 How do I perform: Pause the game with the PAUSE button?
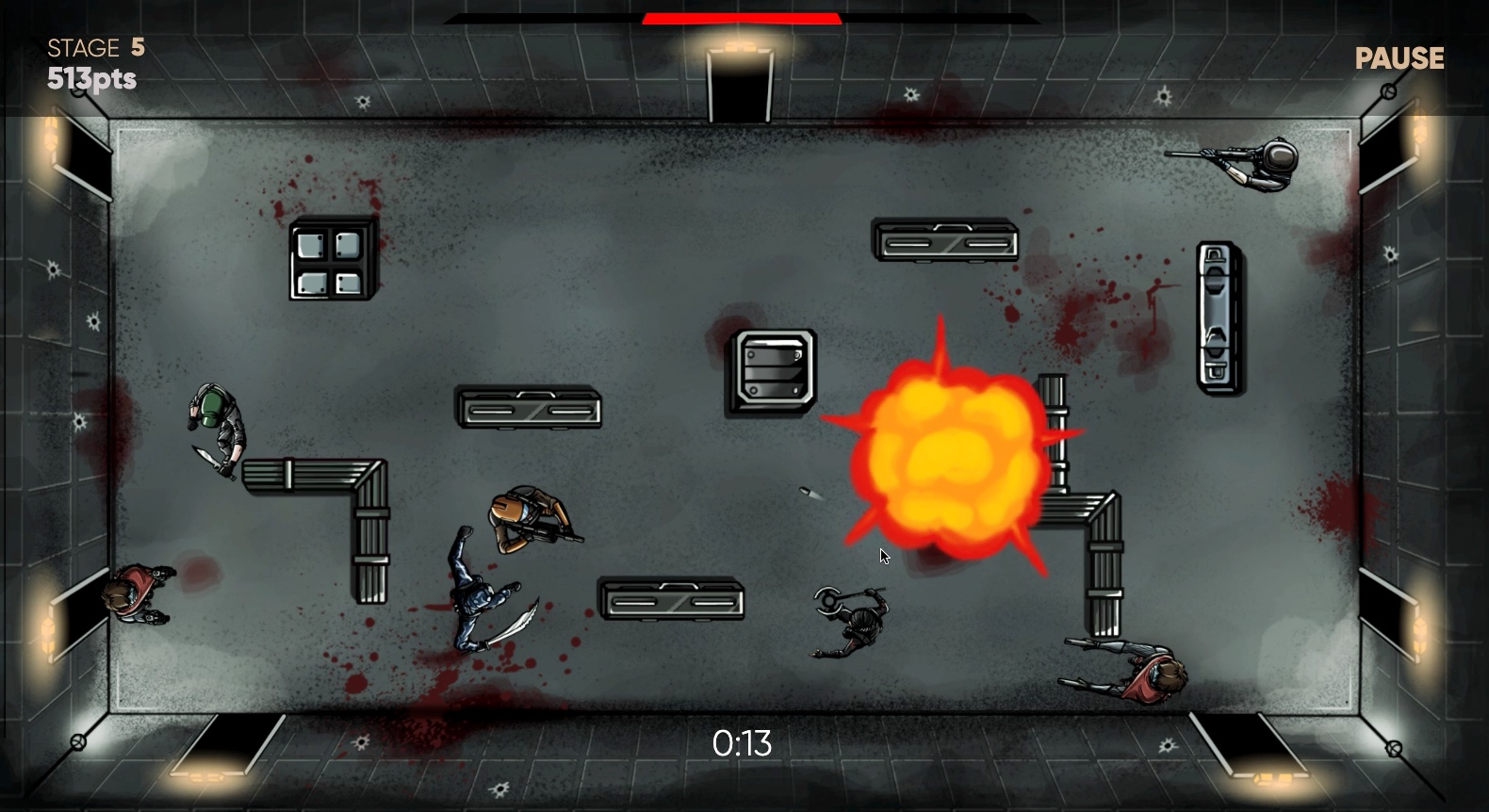tap(1399, 58)
